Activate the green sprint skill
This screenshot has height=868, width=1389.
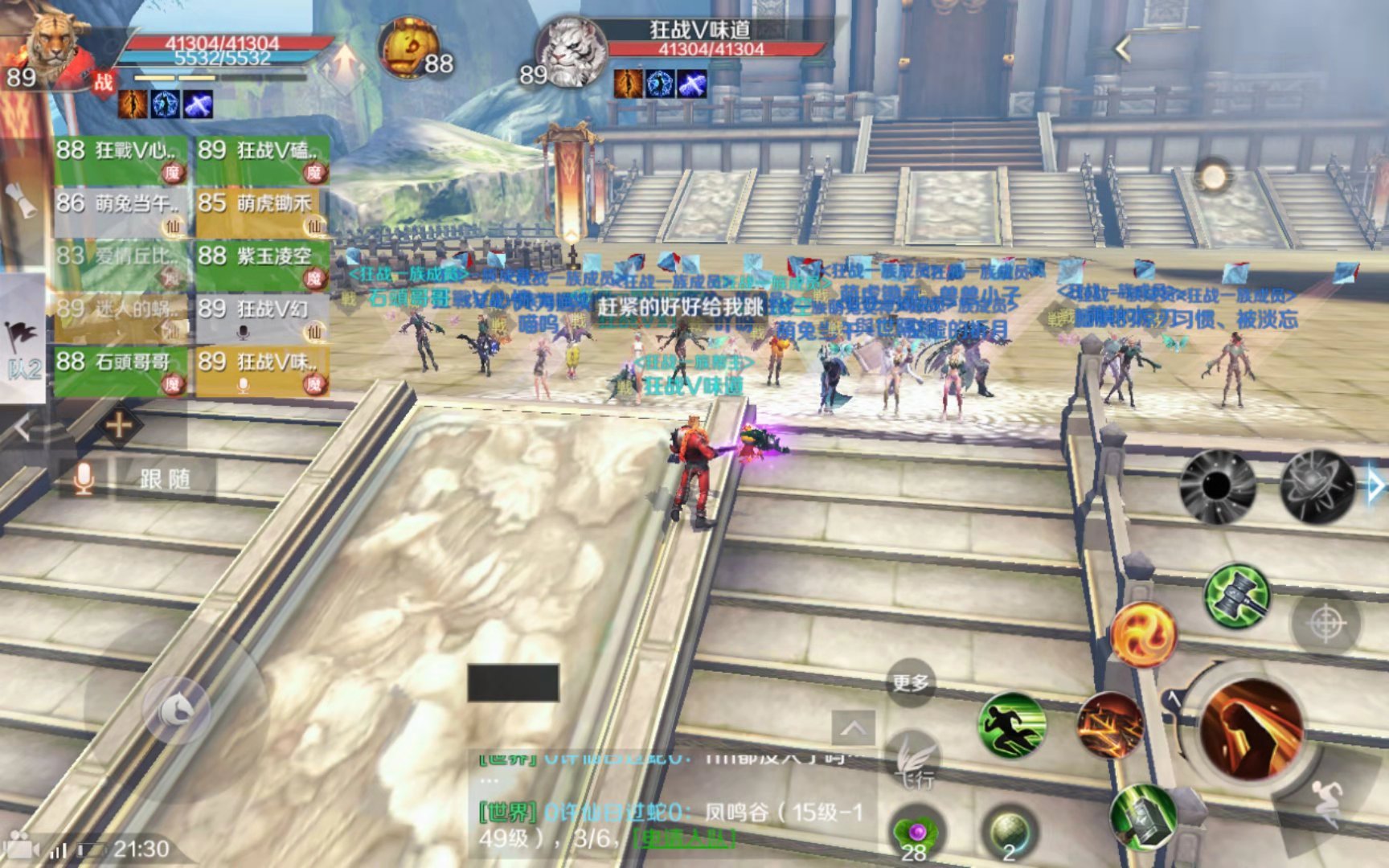(1012, 726)
